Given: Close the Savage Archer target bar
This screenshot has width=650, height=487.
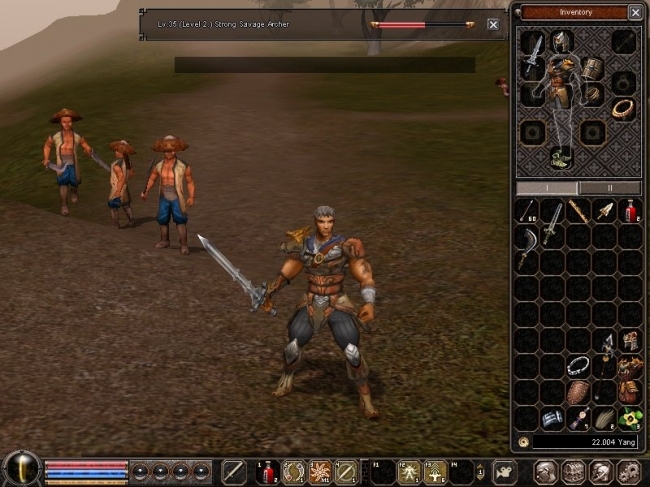Looking at the screenshot, I should [x=493, y=24].
